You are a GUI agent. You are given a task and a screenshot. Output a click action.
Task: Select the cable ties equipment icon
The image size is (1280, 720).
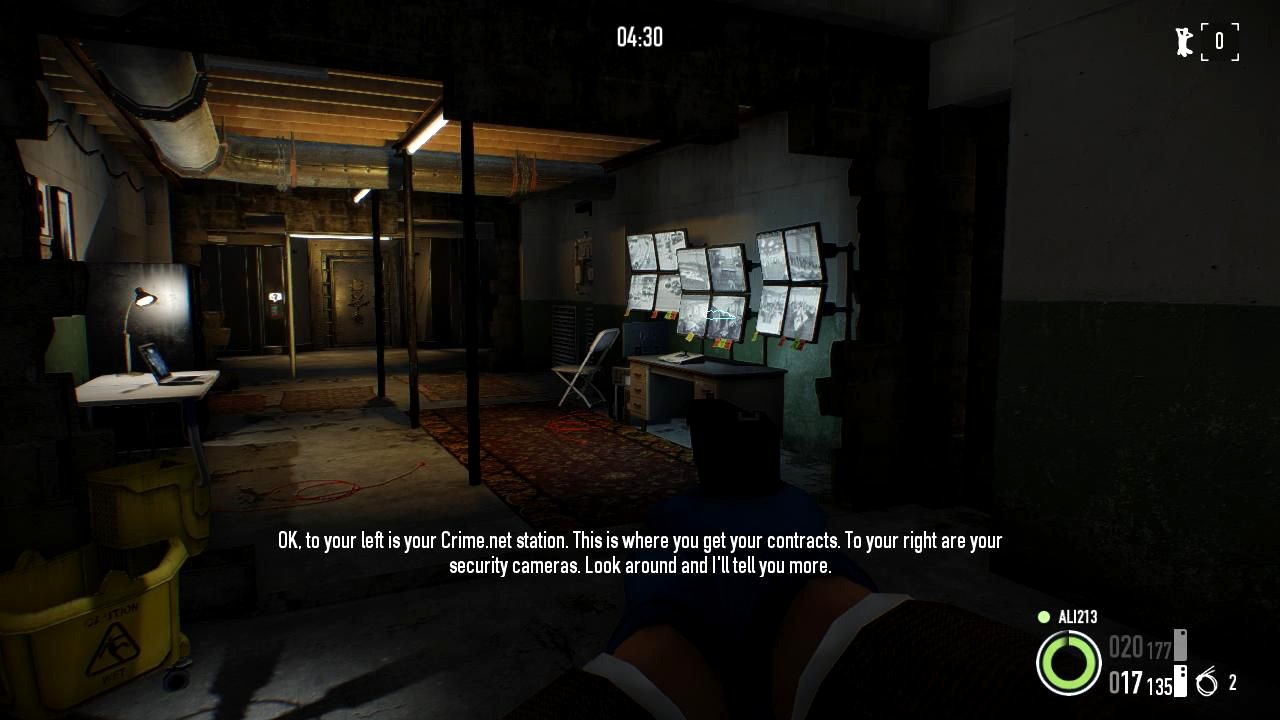click(x=1207, y=683)
